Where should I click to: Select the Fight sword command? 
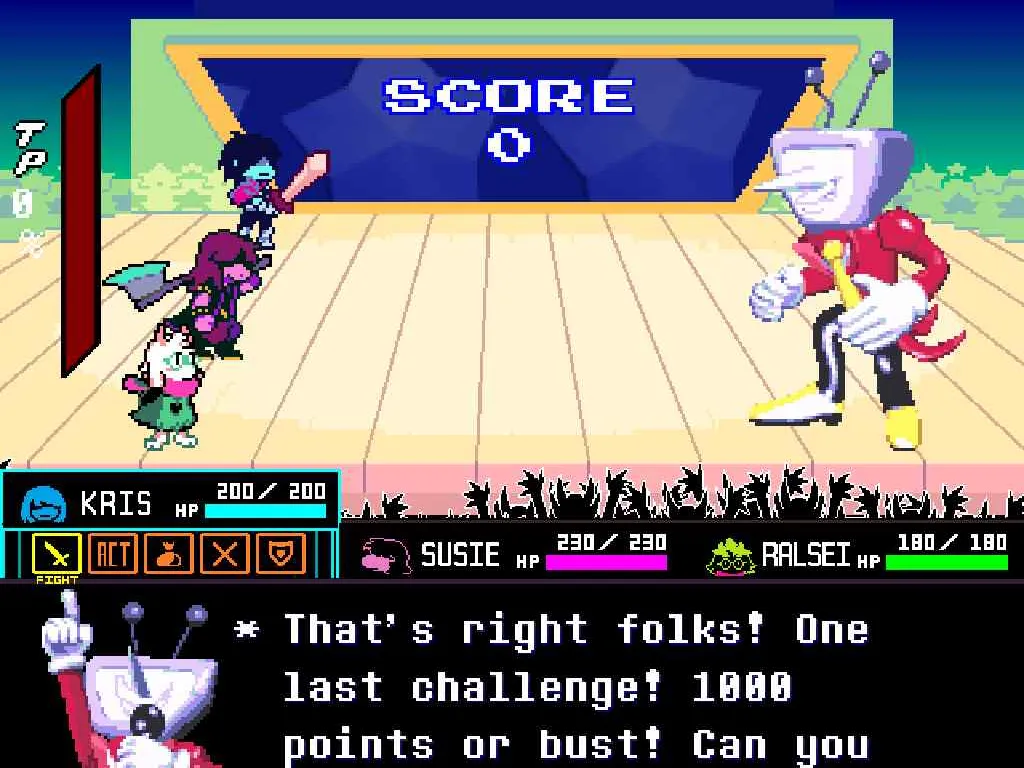pos(57,552)
